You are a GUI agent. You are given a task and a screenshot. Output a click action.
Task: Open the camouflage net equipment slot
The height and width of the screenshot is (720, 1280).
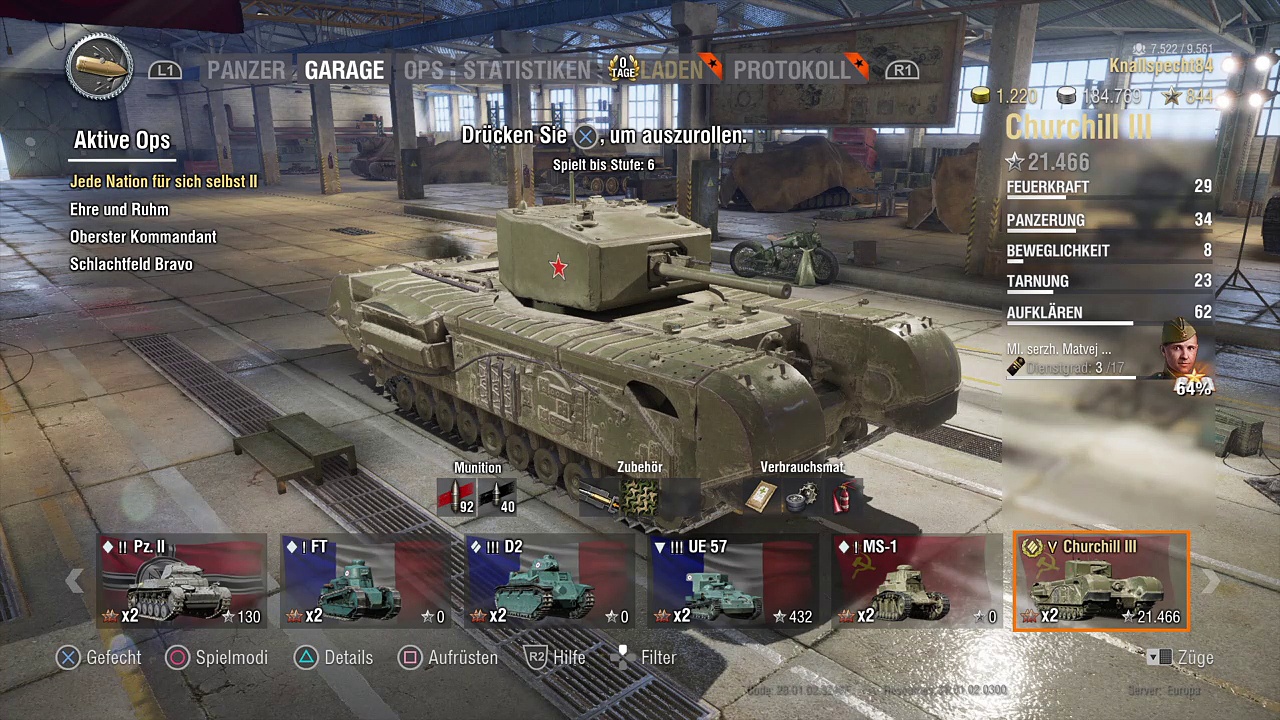point(639,496)
